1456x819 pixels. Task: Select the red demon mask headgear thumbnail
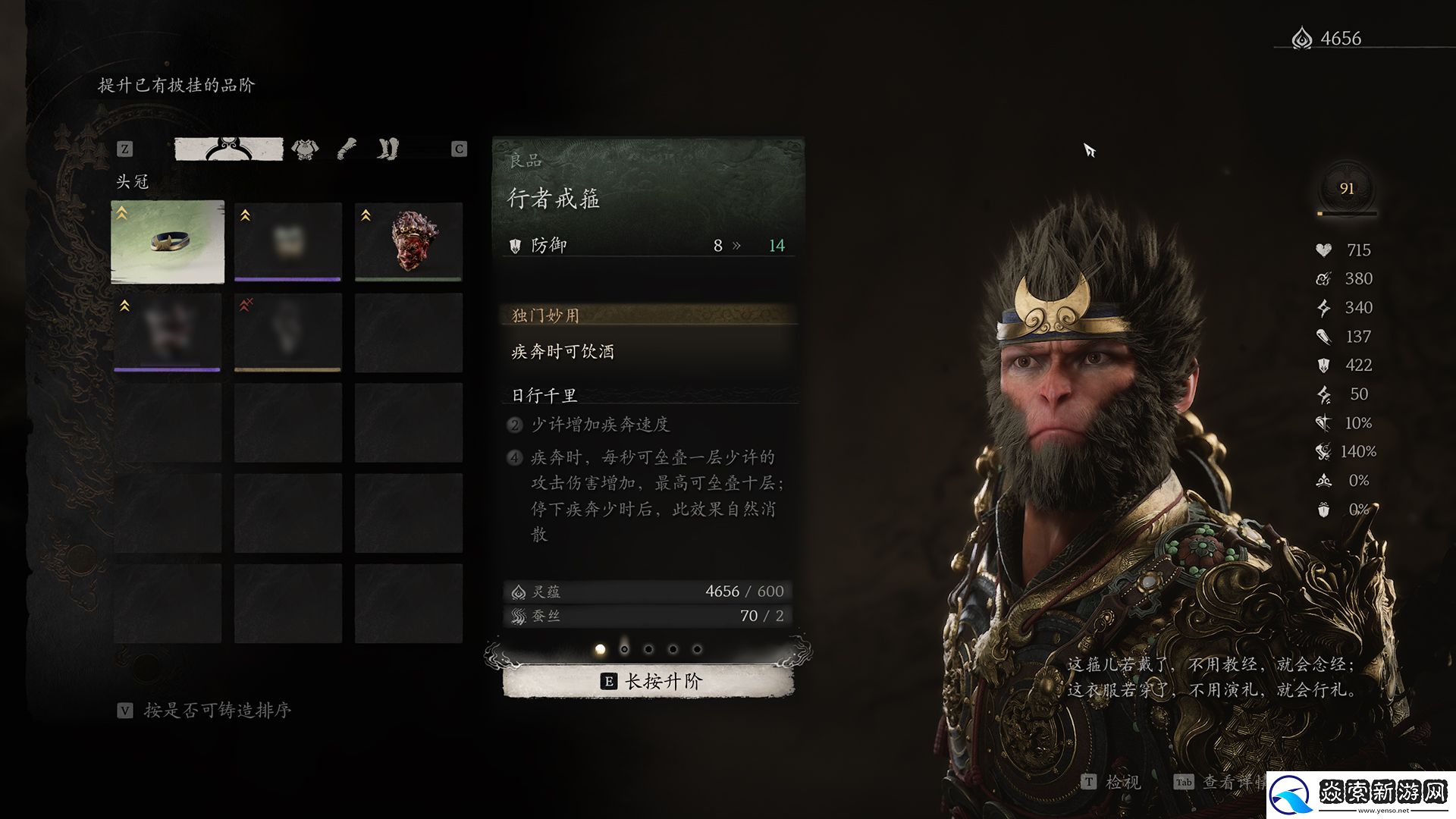[x=408, y=241]
